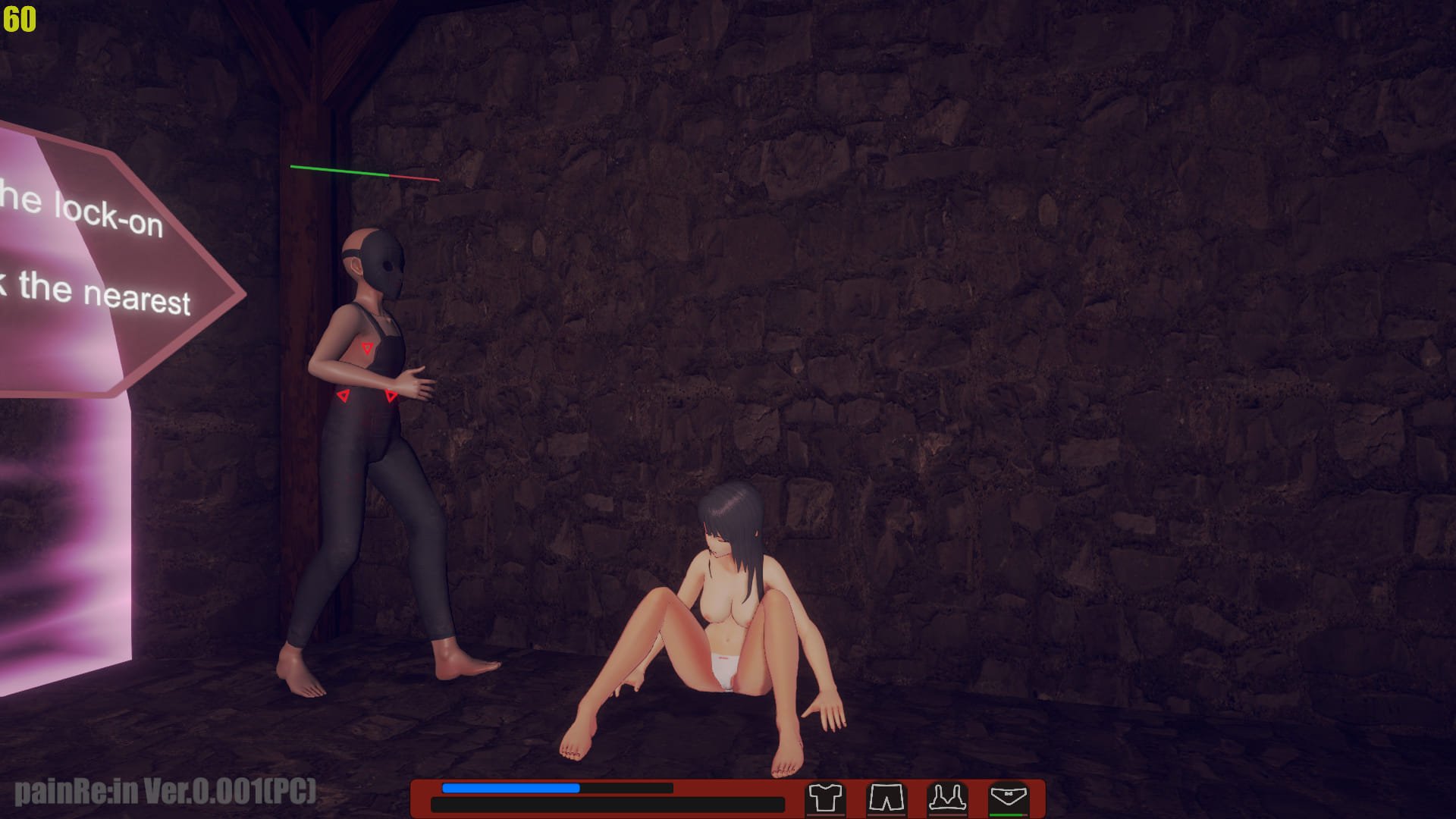1456x819 pixels.
Task: Click the red lock-on triangle on enemy's chest
Action: (367, 348)
